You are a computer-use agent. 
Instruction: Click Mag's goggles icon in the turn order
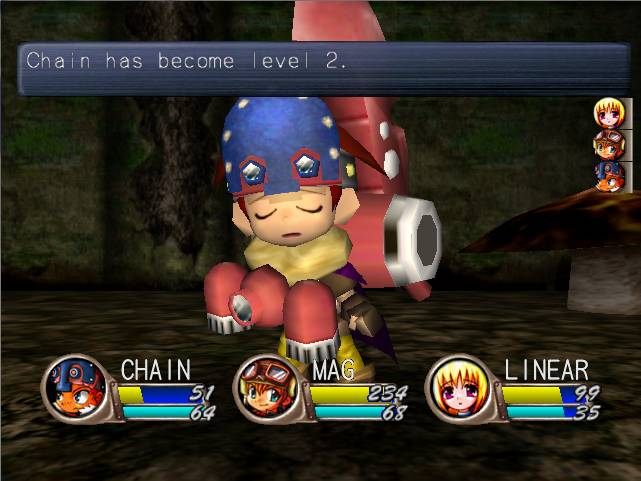point(609,144)
